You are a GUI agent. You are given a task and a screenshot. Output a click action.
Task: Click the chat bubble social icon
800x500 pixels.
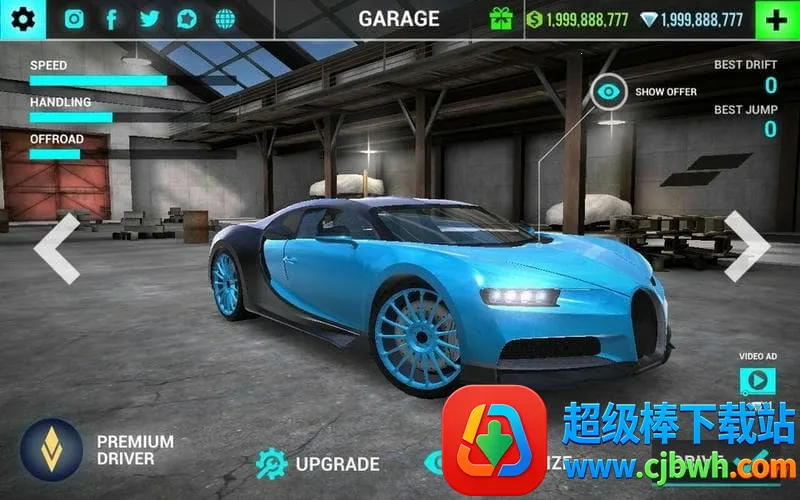click(x=187, y=19)
